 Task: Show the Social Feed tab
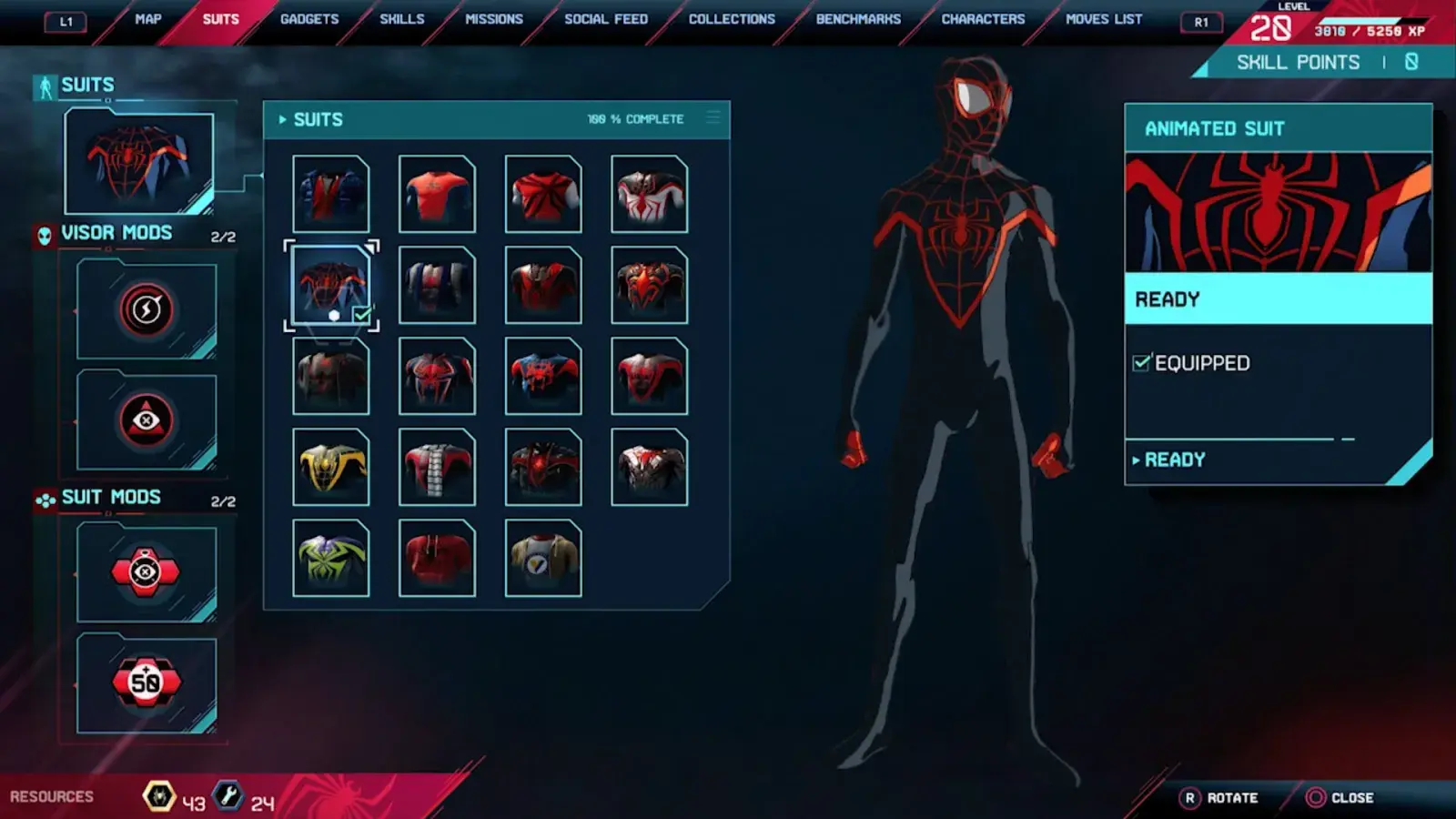point(606,19)
